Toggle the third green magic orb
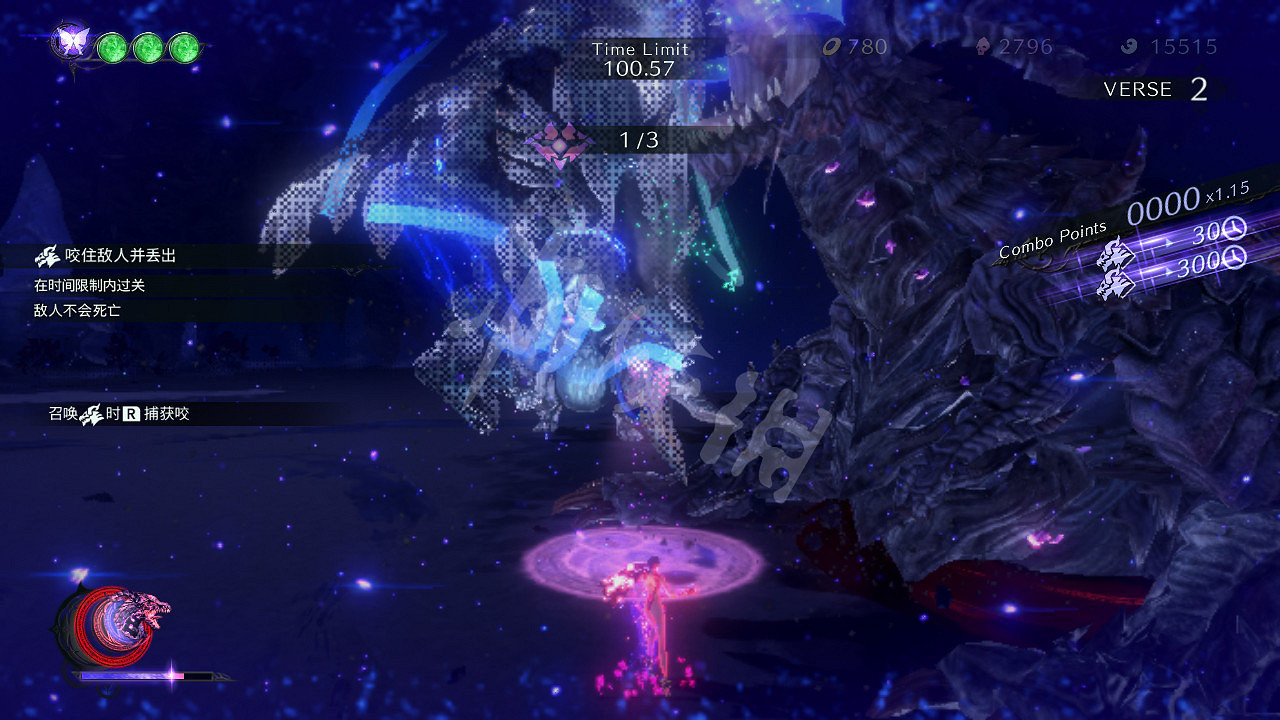The image size is (1280, 720). point(184,46)
